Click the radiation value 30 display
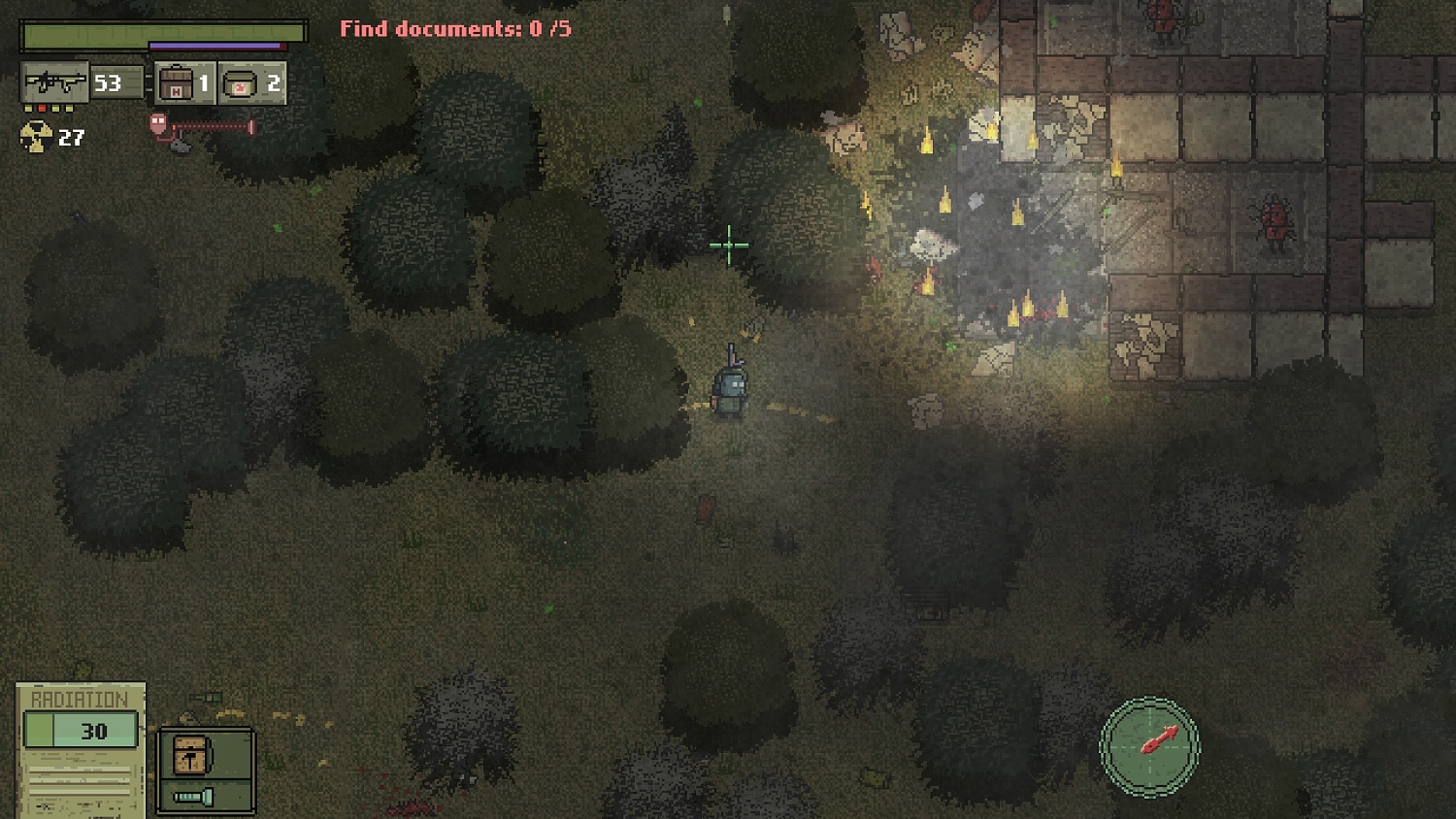This screenshot has width=1456, height=819. click(x=94, y=732)
